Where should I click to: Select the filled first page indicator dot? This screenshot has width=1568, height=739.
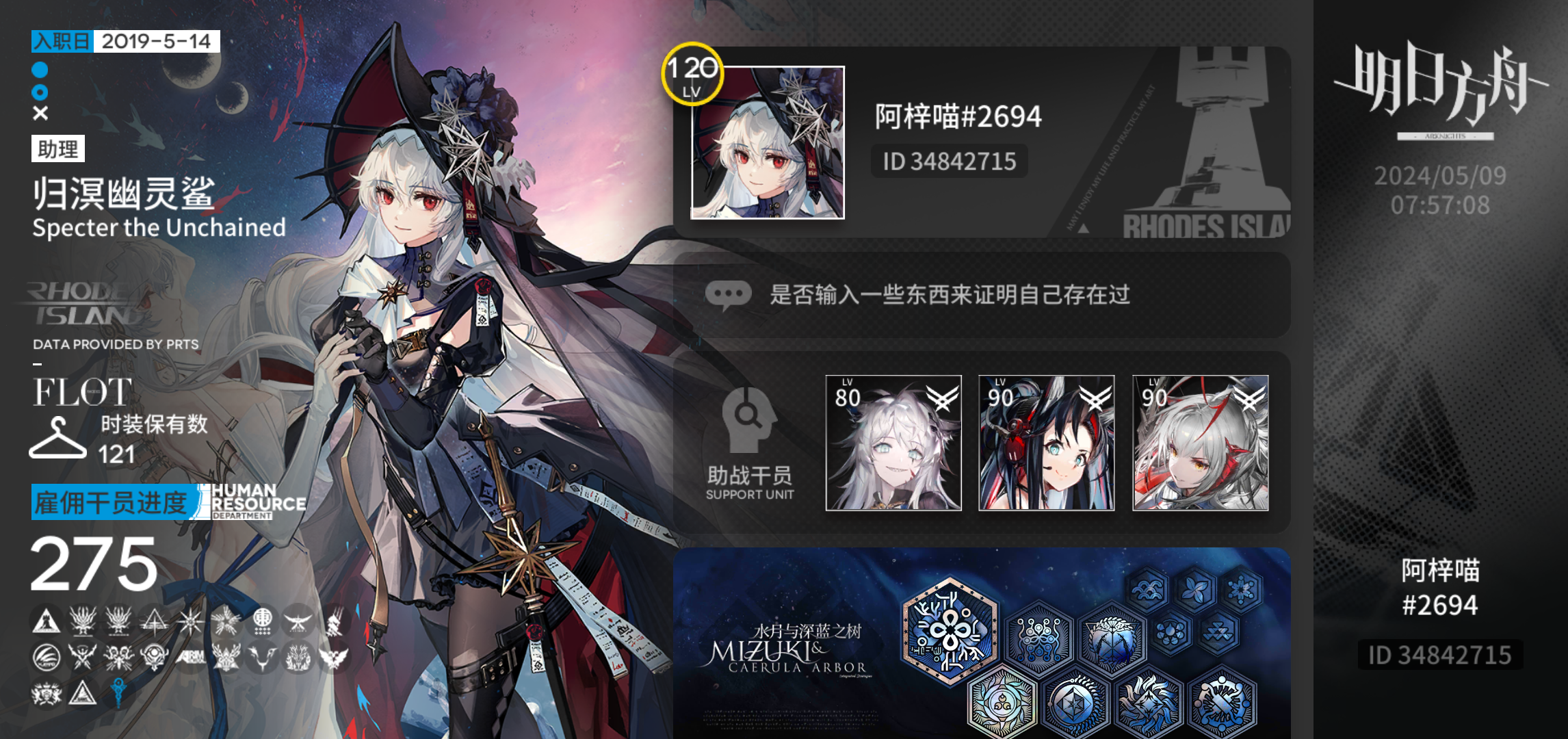click(39, 69)
